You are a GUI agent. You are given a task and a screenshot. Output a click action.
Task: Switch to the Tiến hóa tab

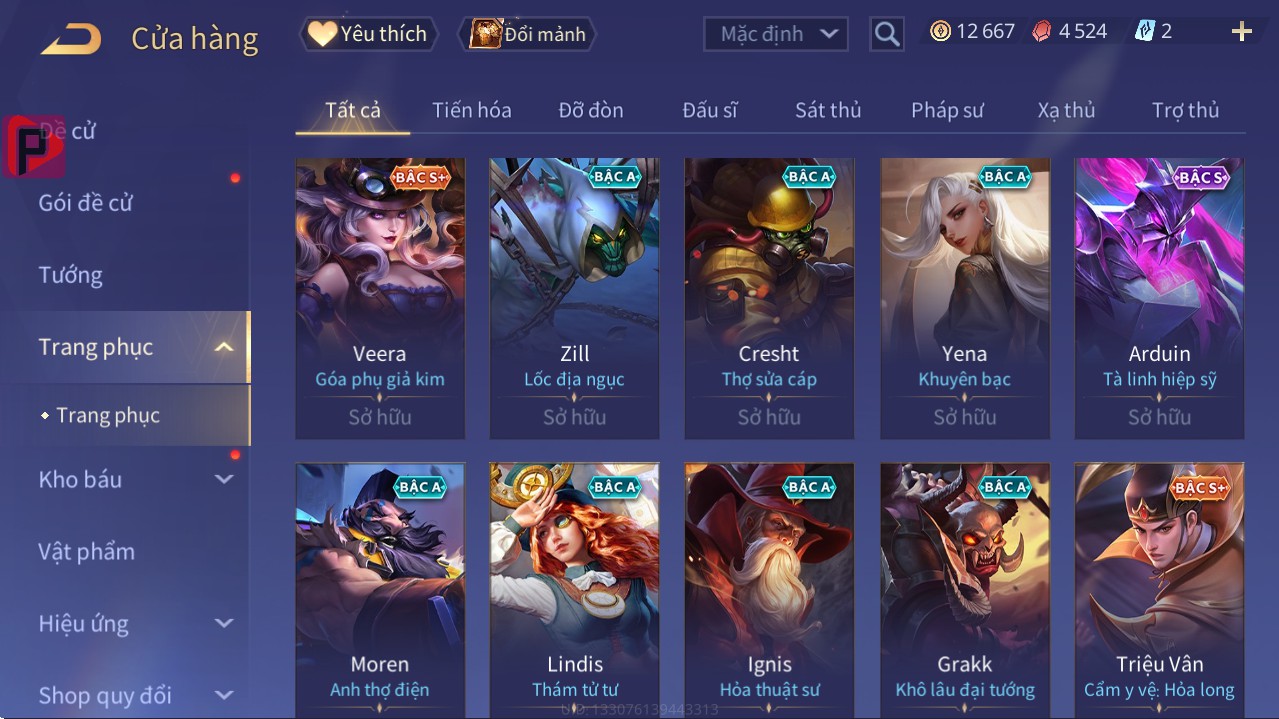[x=471, y=110]
